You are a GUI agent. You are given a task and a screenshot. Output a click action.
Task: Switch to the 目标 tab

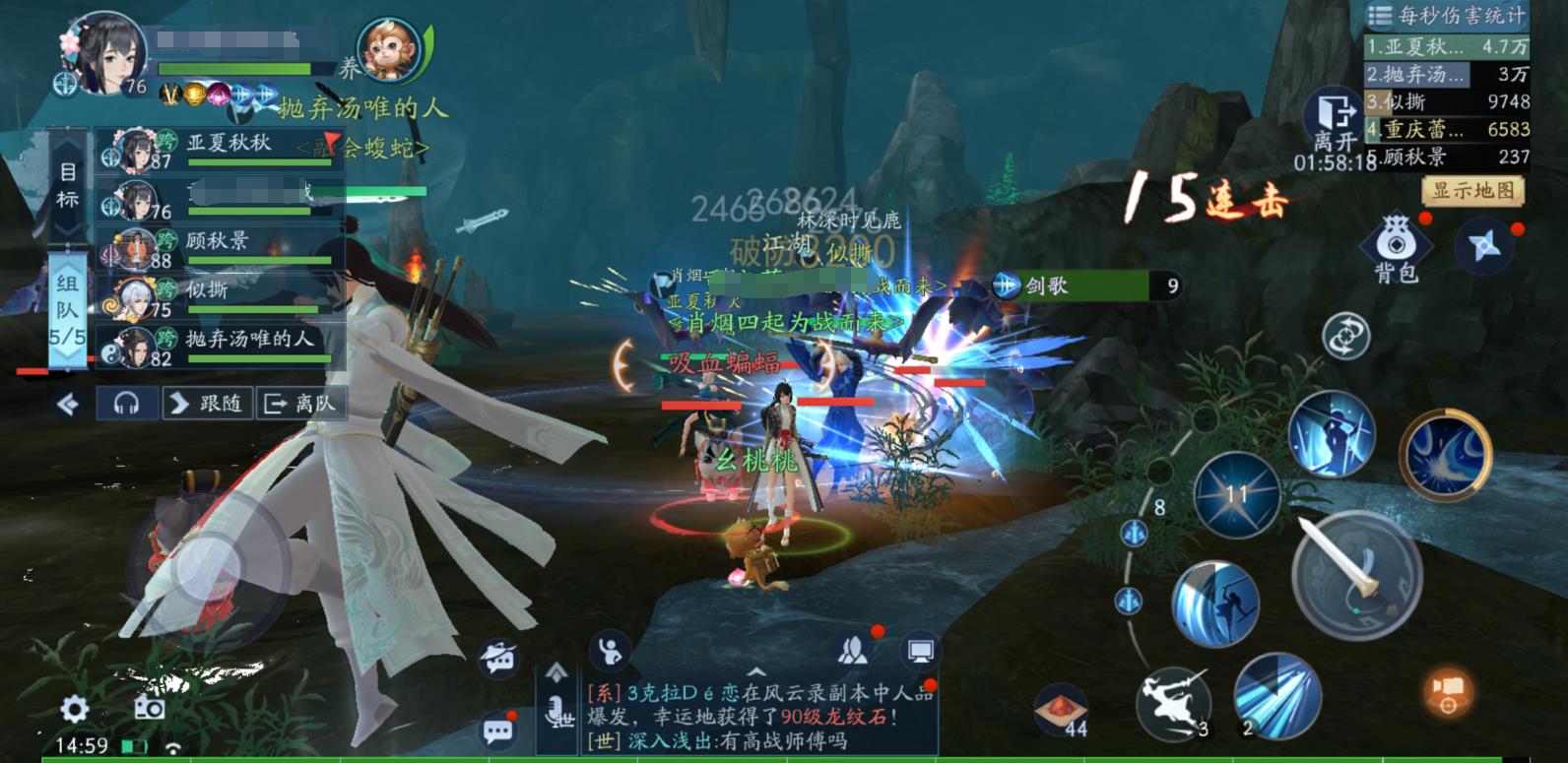tap(67, 185)
